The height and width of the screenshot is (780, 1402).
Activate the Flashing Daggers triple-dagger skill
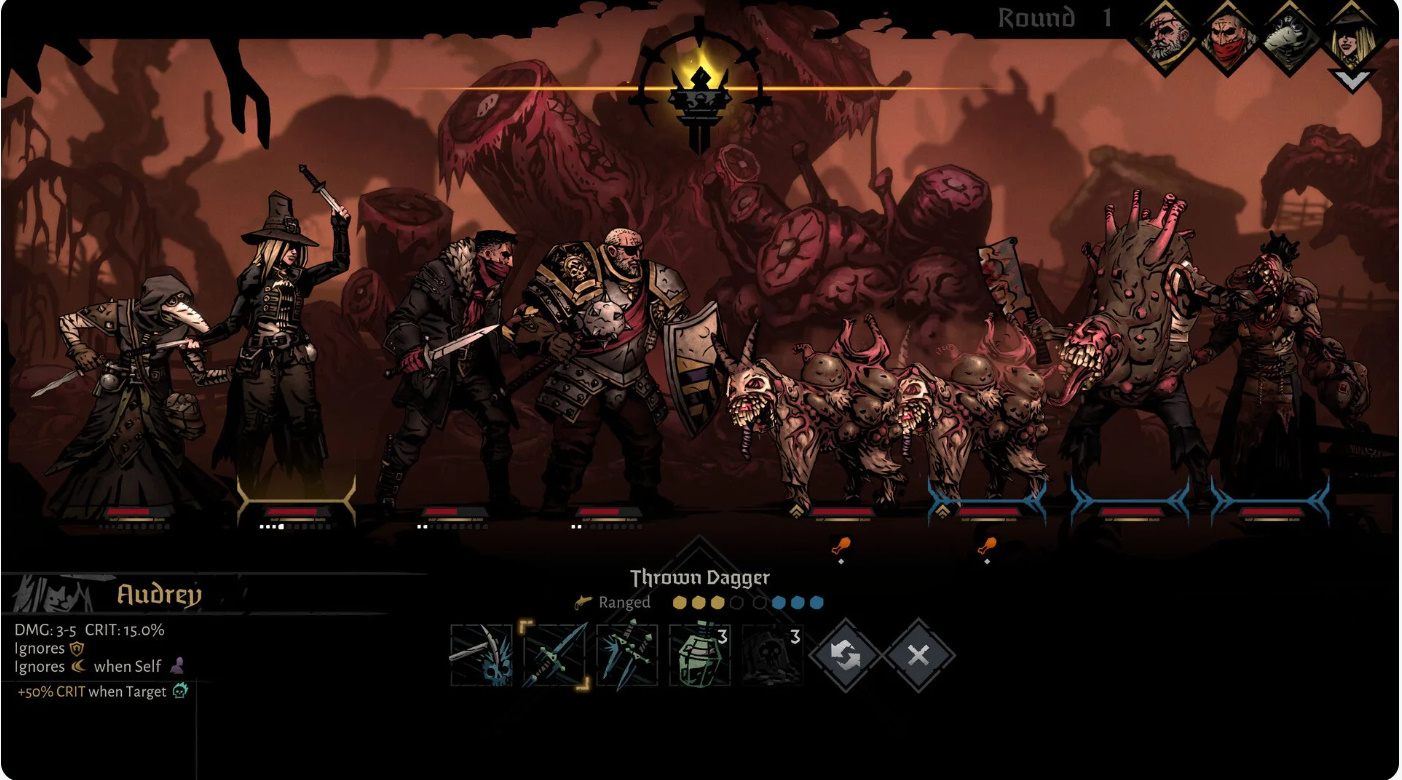tap(627, 655)
